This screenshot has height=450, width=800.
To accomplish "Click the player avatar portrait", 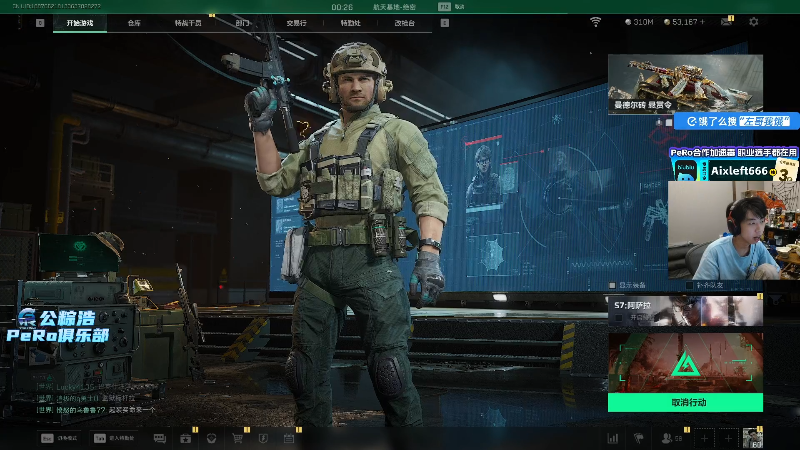I will coord(753,438).
